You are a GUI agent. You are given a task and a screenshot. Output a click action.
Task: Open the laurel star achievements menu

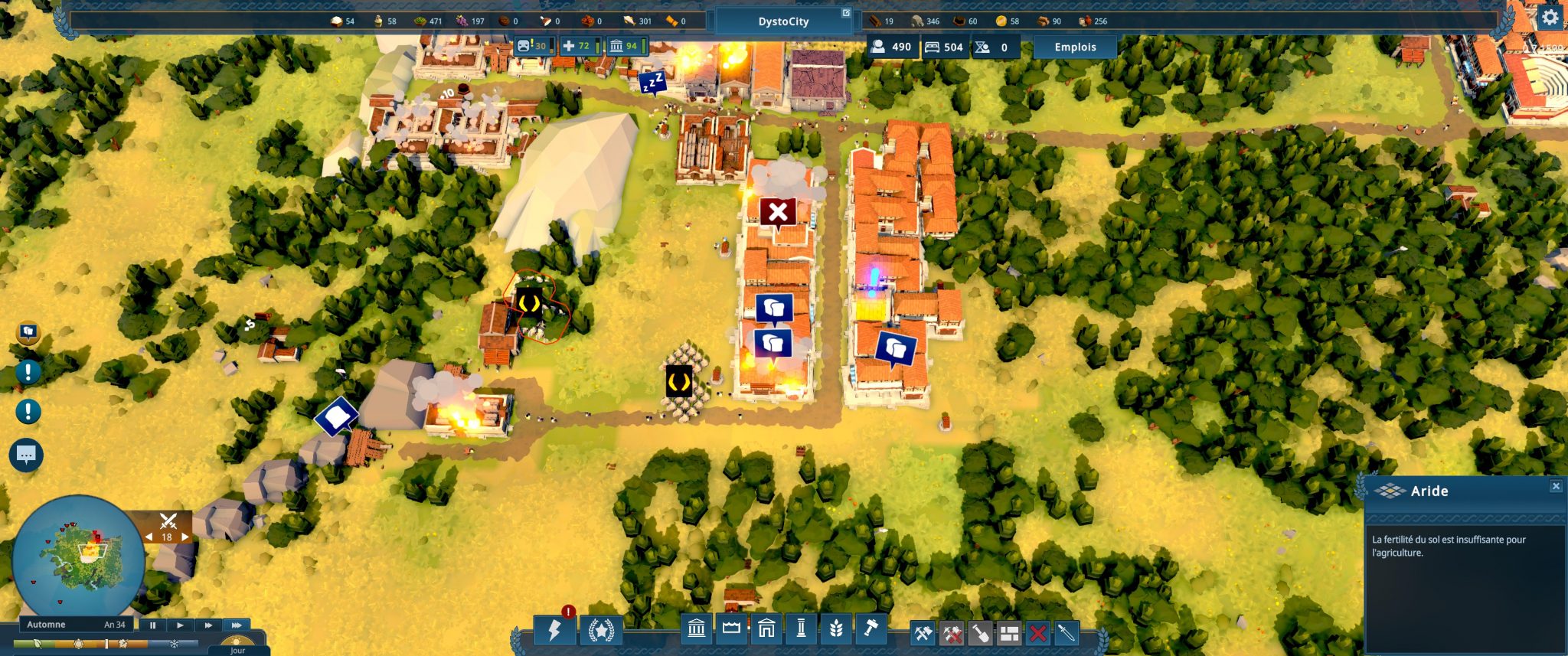pyautogui.click(x=601, y=630)
